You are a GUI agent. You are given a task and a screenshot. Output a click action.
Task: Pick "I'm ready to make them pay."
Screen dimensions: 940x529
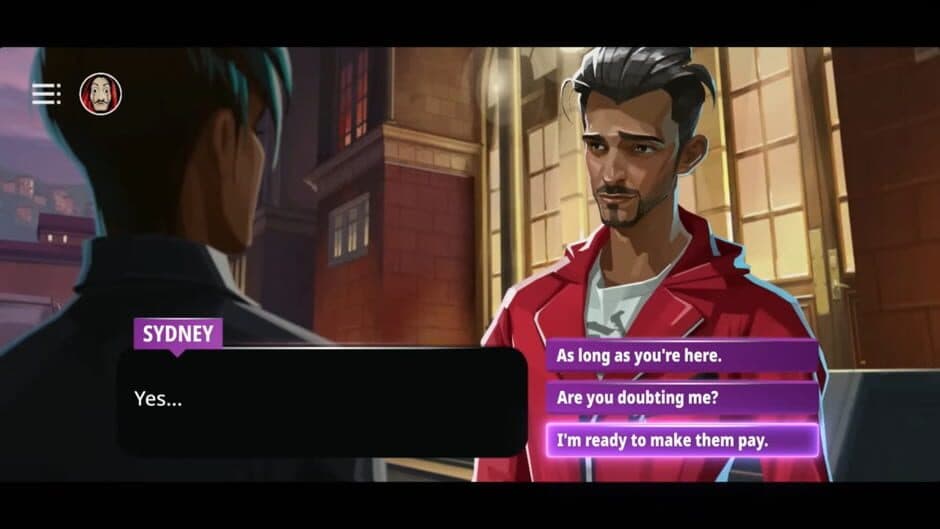click(x=682, y=440)
